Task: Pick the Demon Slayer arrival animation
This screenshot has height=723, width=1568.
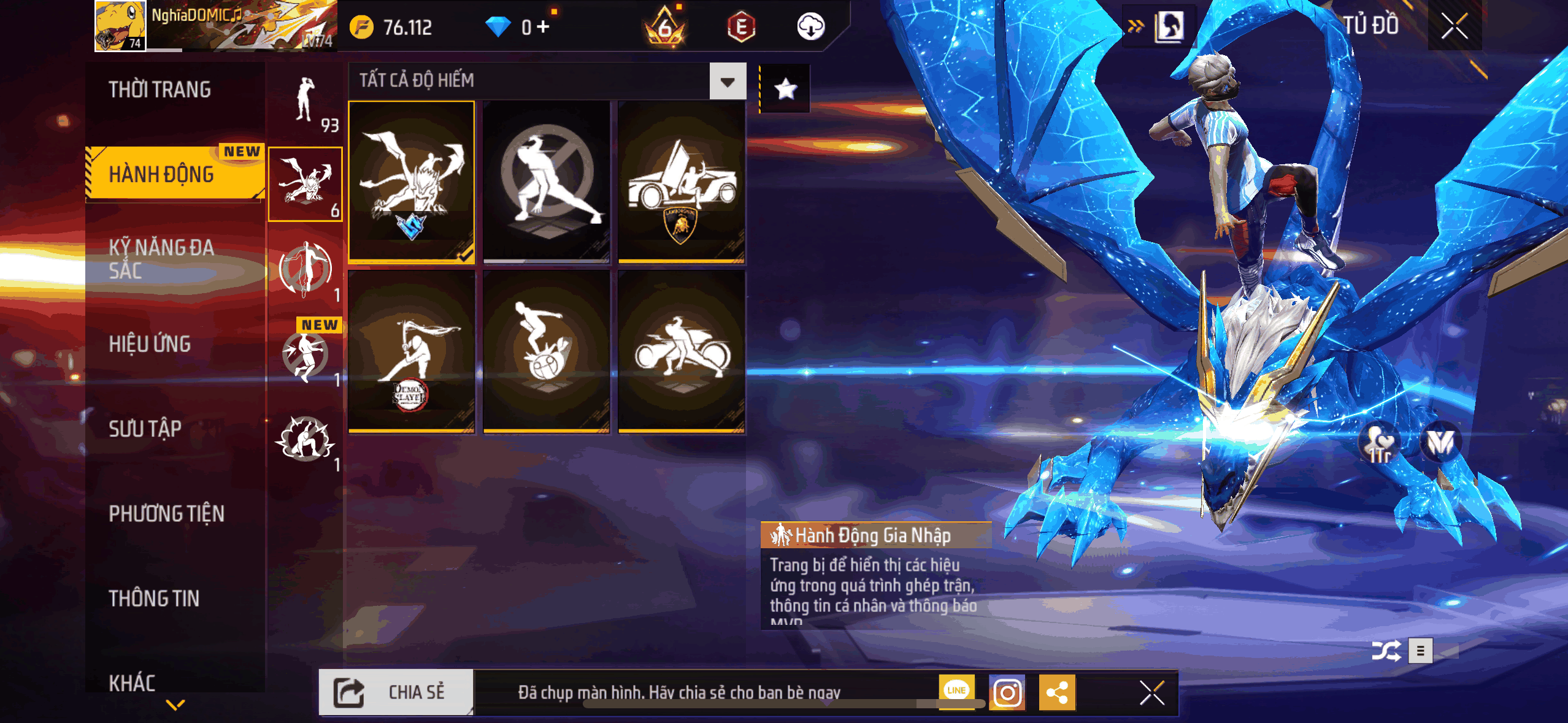Action: 412,352
